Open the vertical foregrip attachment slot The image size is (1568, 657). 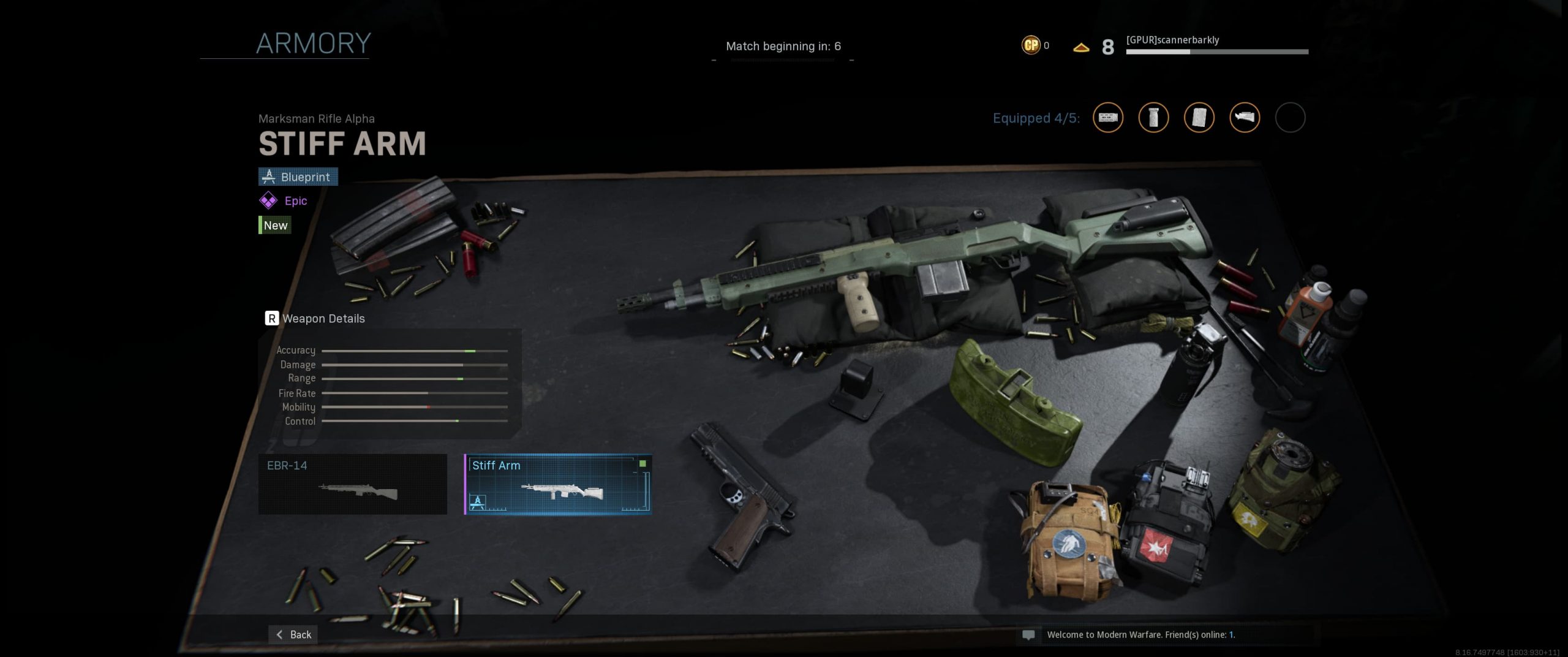tap(1155, 118)
